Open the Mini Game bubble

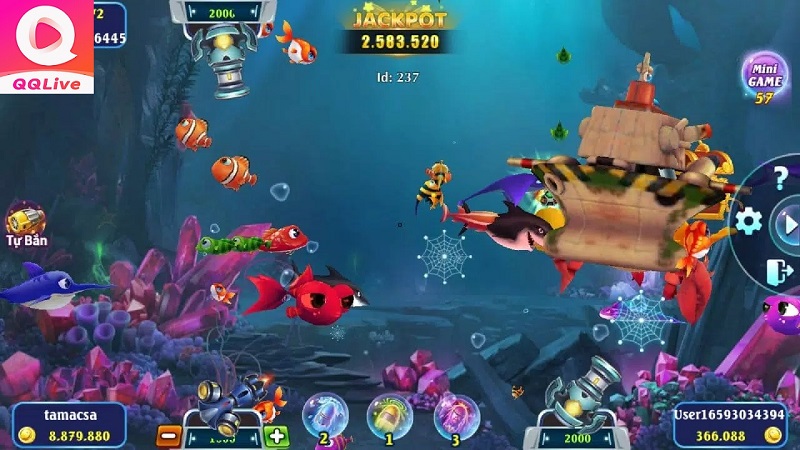pyautogui.click(x=765, y=74)
